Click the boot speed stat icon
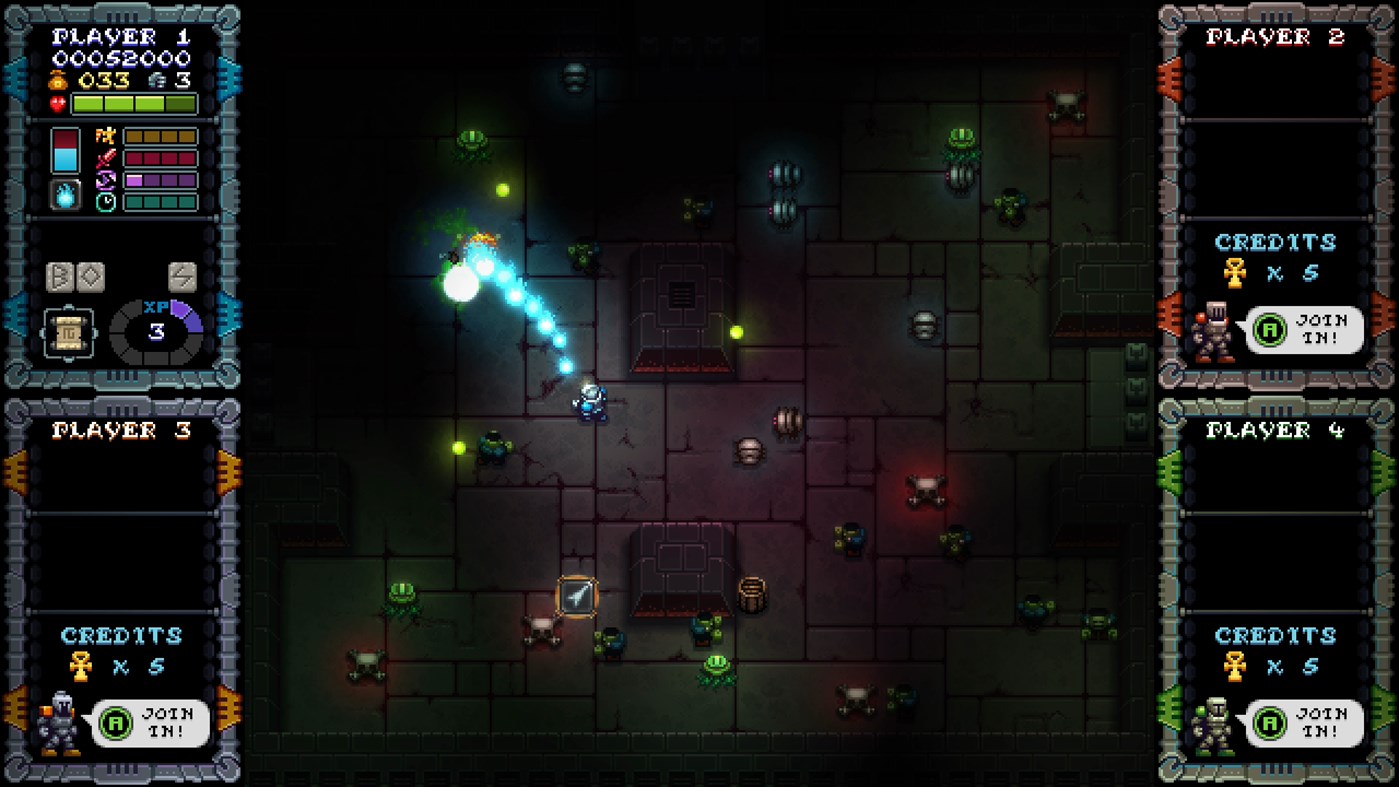Screen dimensions: 1399x787 tap(106, 136)
